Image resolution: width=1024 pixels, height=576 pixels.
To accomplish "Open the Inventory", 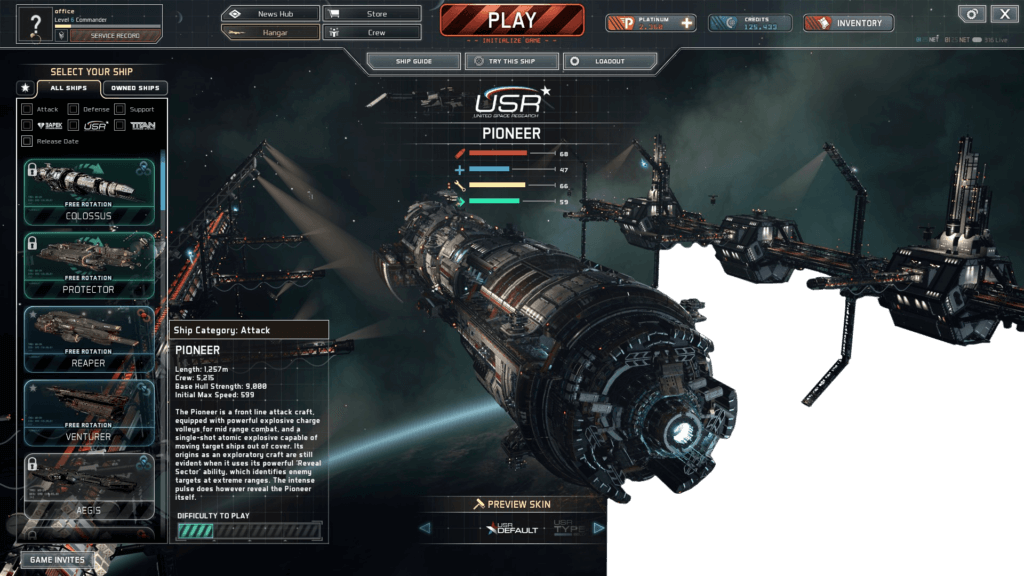I will 848,23.
